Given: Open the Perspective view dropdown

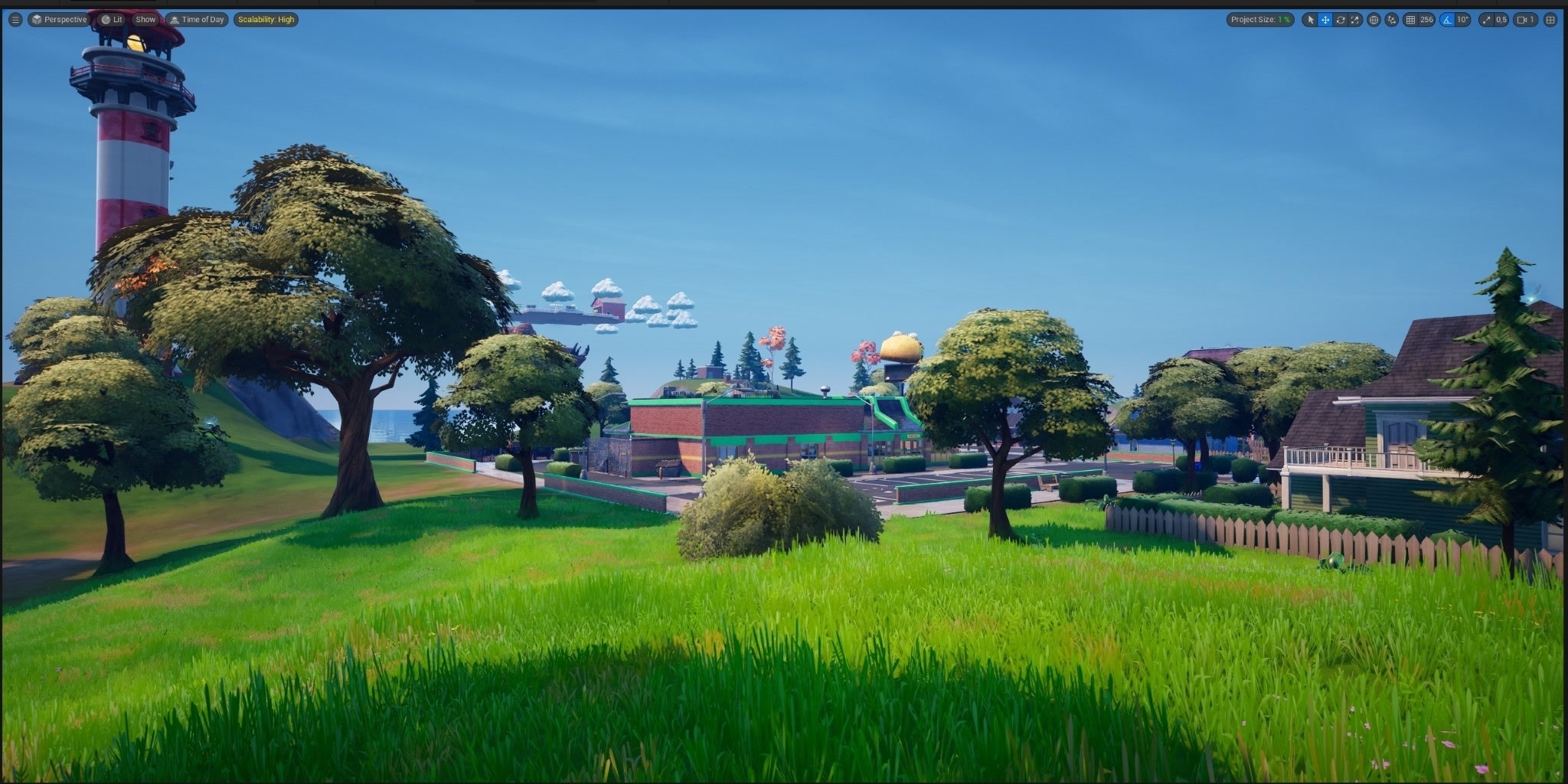Looking at the screenshot, I should coord(61,19).
